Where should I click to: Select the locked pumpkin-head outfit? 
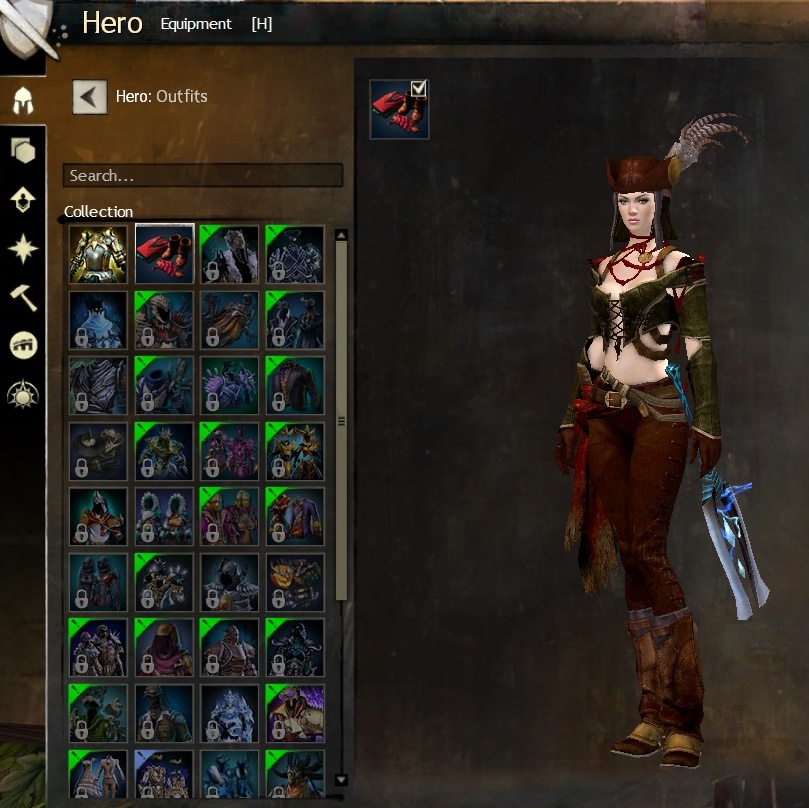(x=295, y=582)
